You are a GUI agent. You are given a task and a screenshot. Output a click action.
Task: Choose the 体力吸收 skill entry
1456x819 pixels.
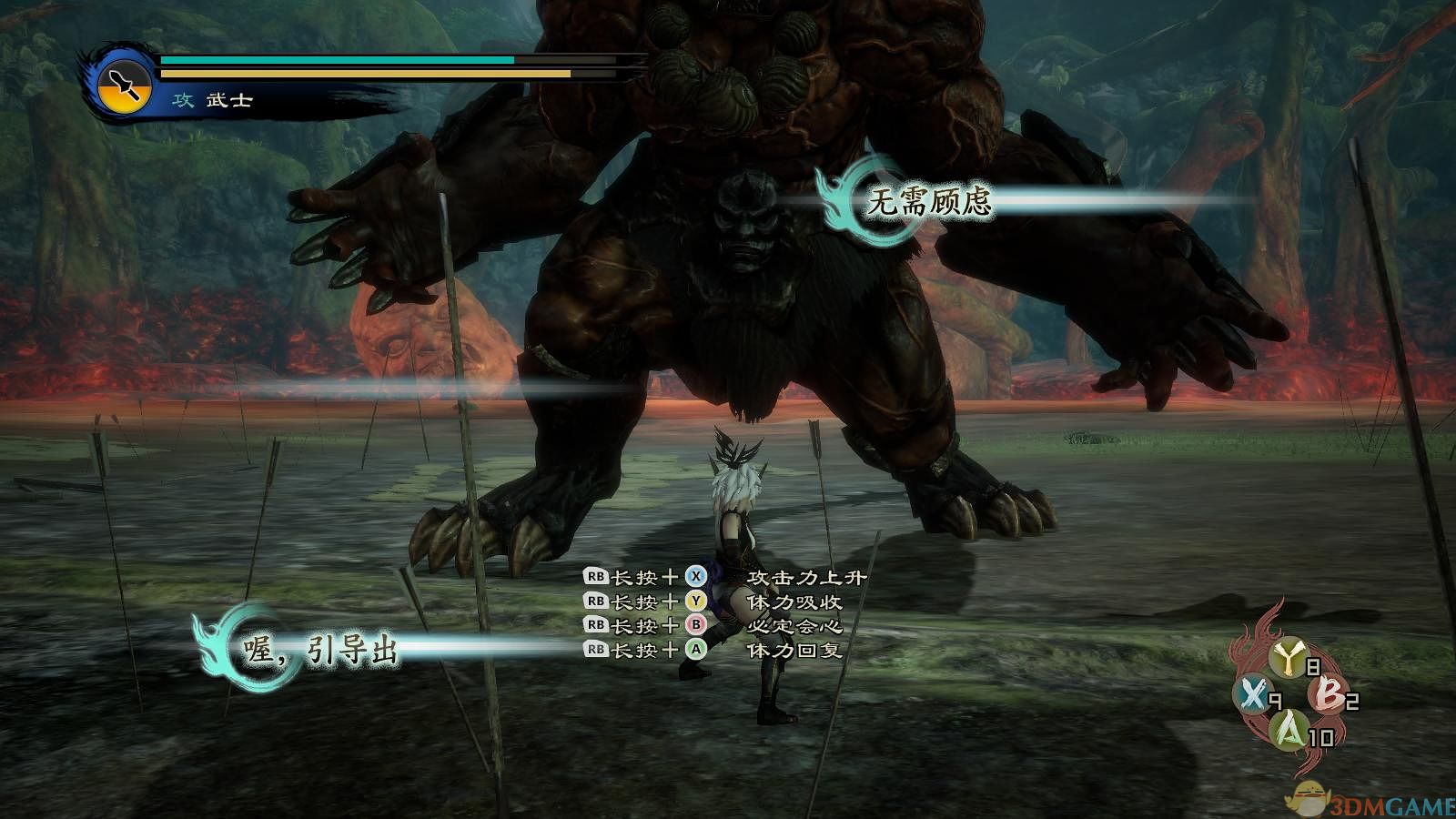point(794,602)
